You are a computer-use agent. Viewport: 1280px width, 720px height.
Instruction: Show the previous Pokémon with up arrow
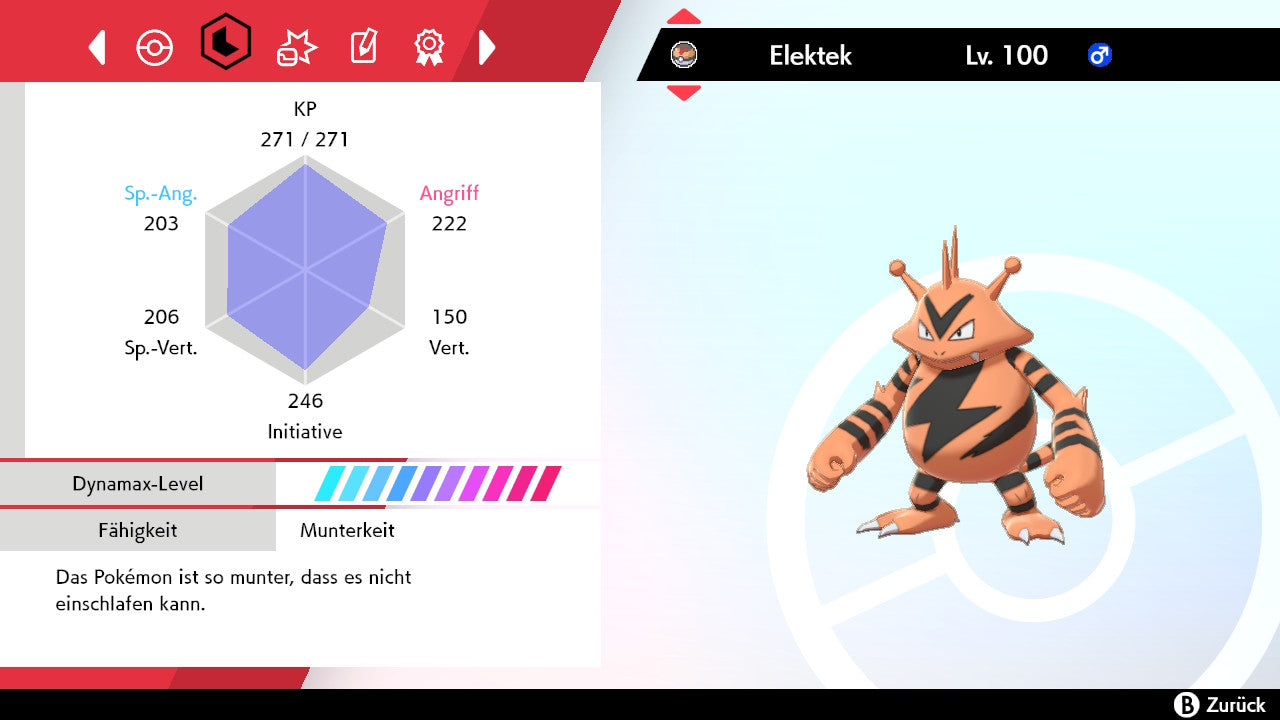684,17
